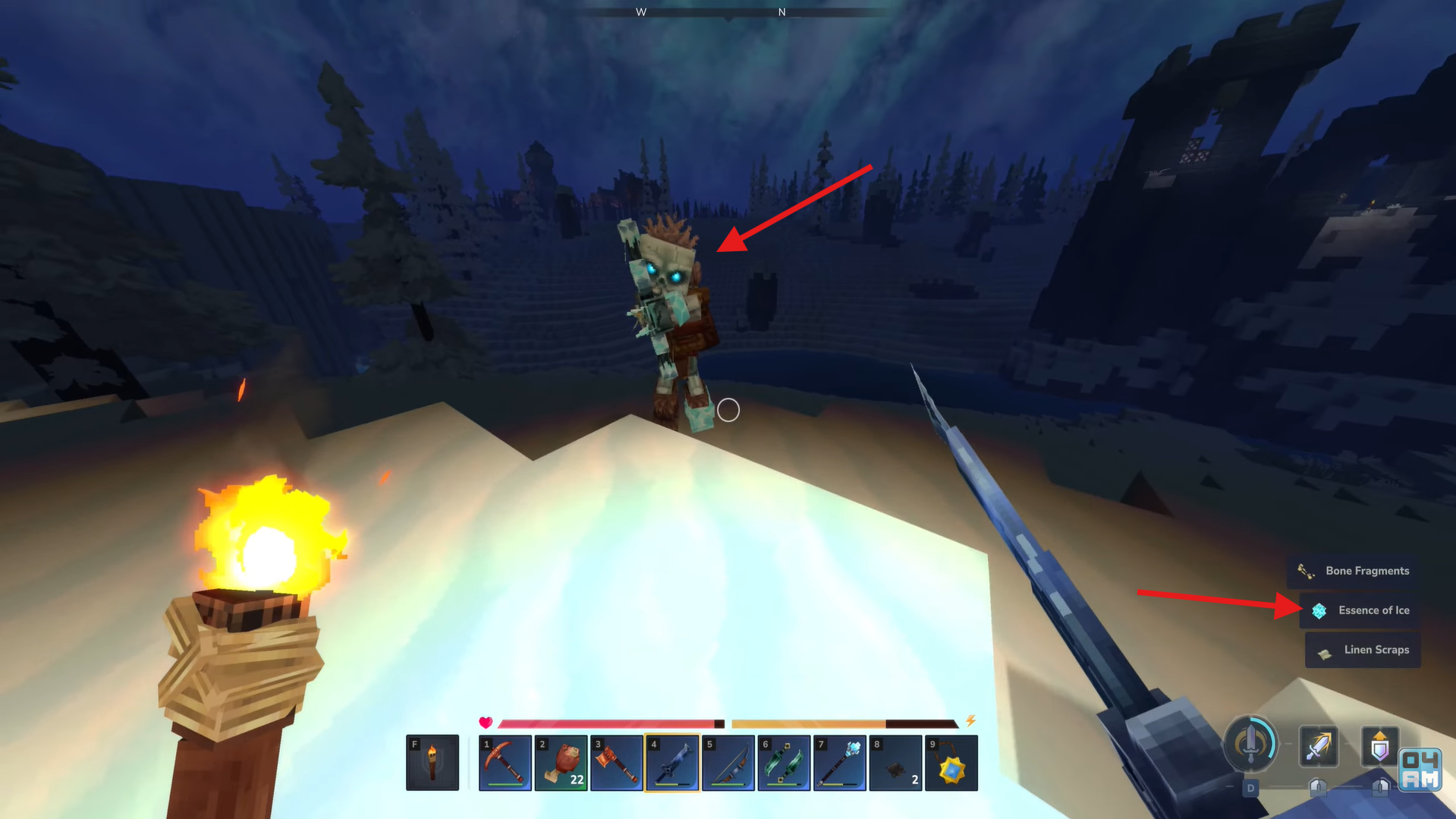Click the shield block ability icon
Screen dimensions: 1456x819
(1382, 746)
